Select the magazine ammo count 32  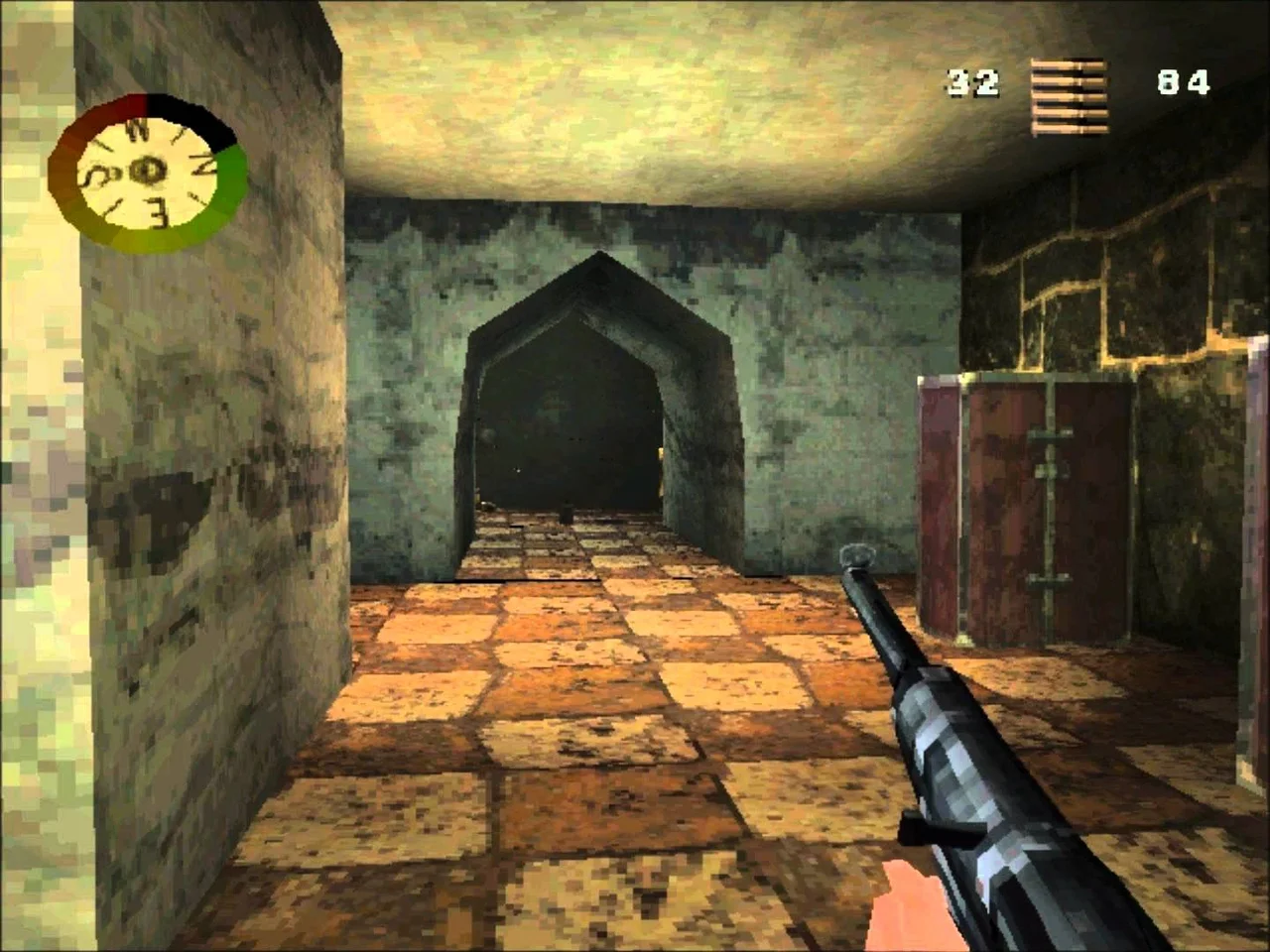point(973,82)
